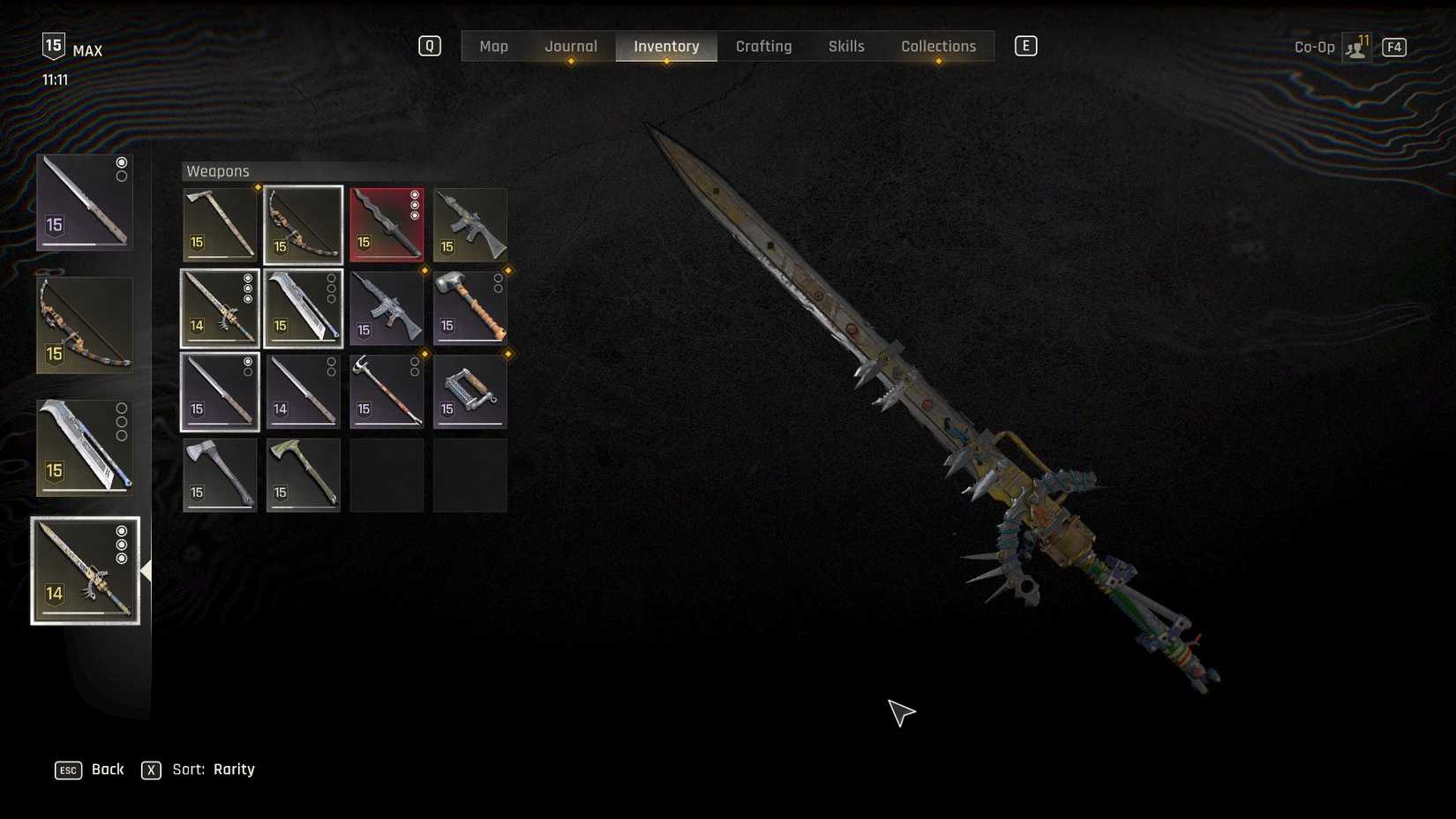
Task: Select the assault rifle with scope icon
Action: (x=470, y=223)
